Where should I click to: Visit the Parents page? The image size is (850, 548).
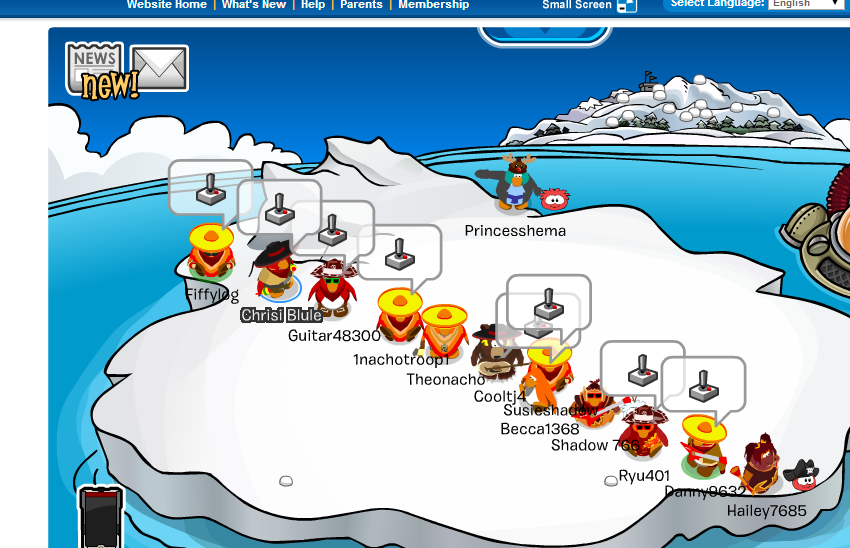click(361, 5)
